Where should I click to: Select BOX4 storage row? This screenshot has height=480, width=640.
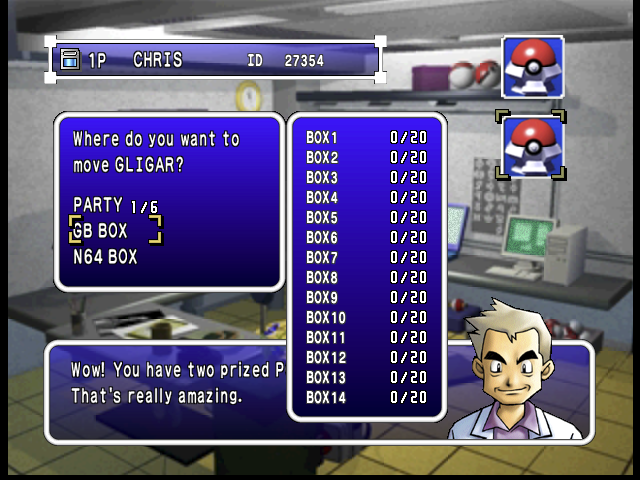[x=366, y=197]
